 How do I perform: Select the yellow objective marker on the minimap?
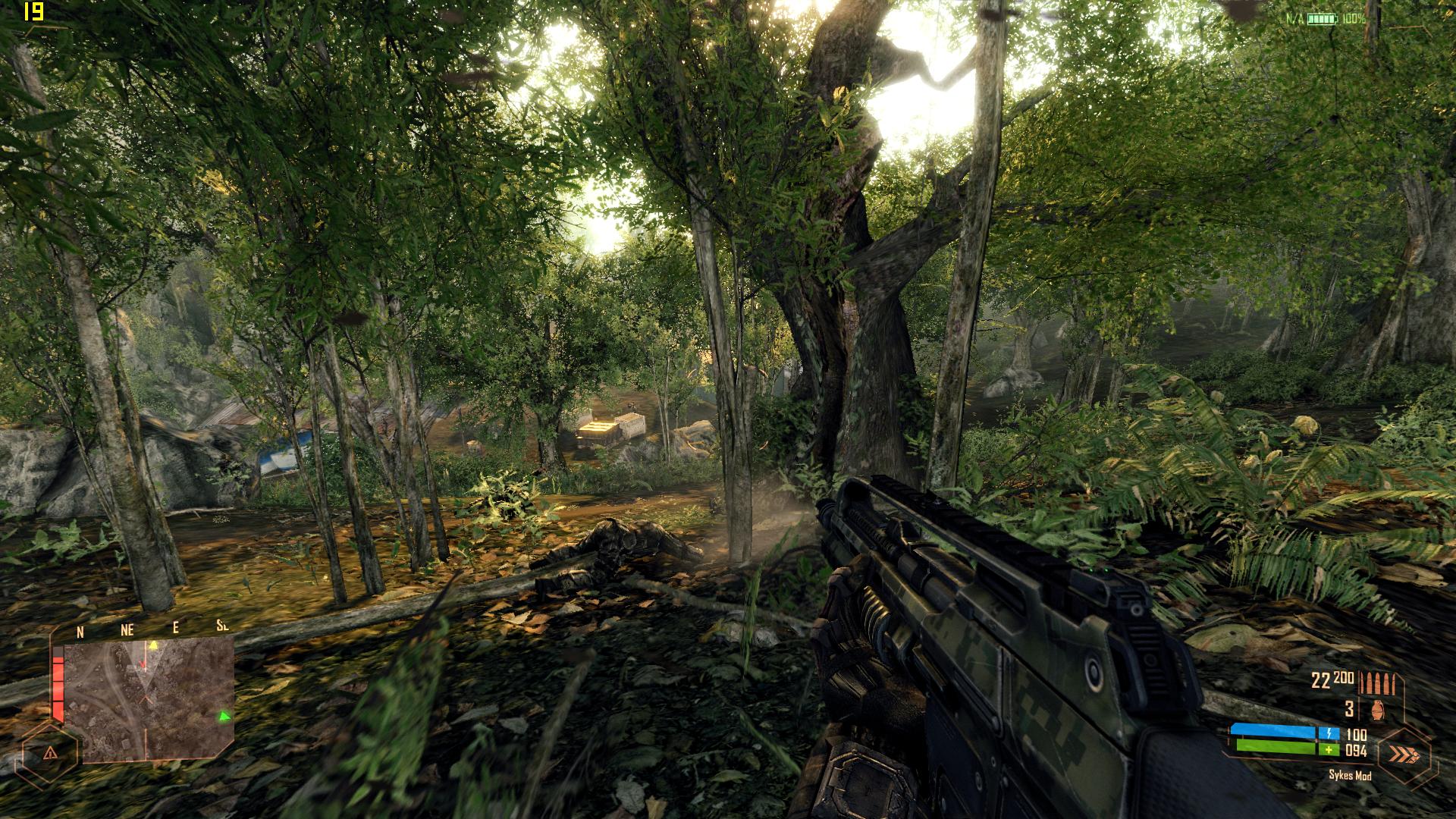click(153, 645)
